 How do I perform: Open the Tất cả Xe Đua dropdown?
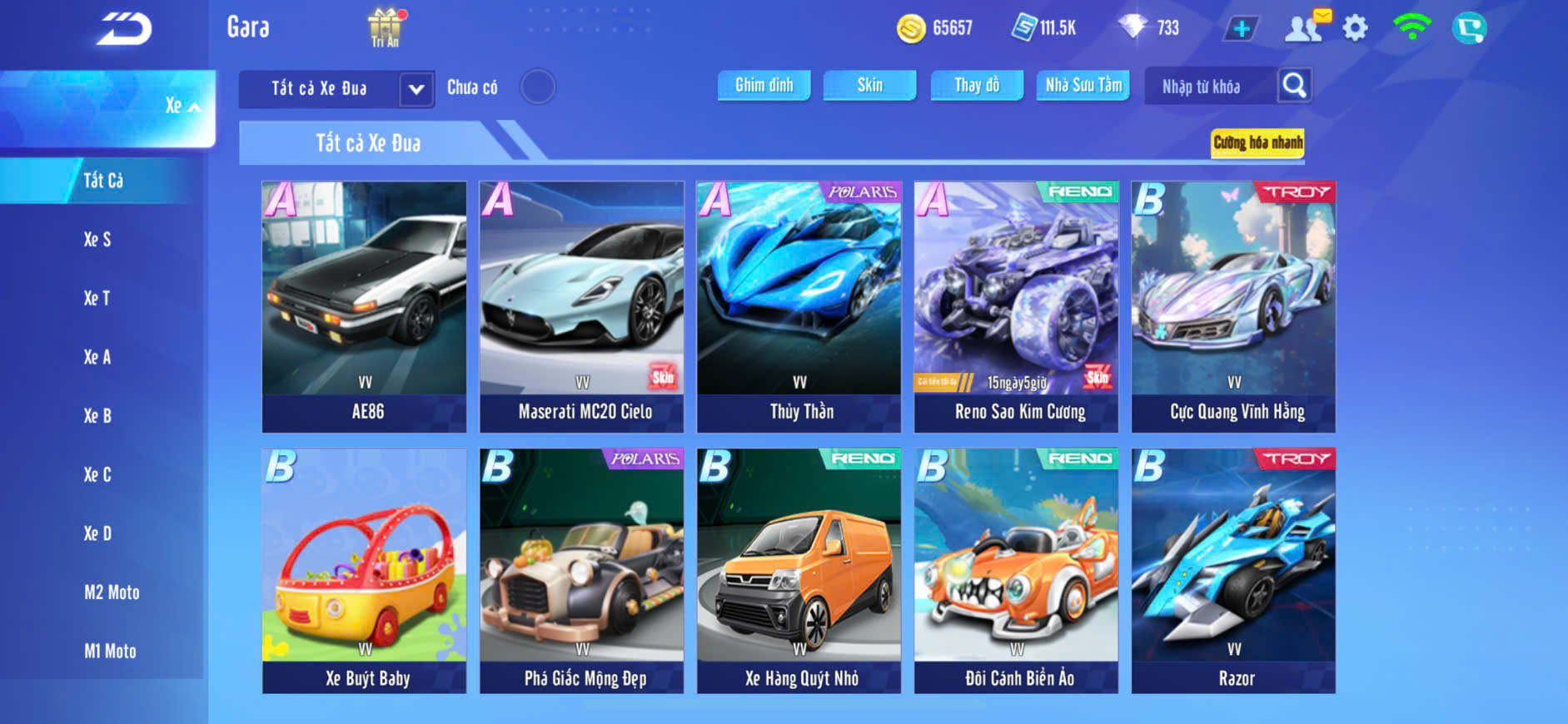416,89
